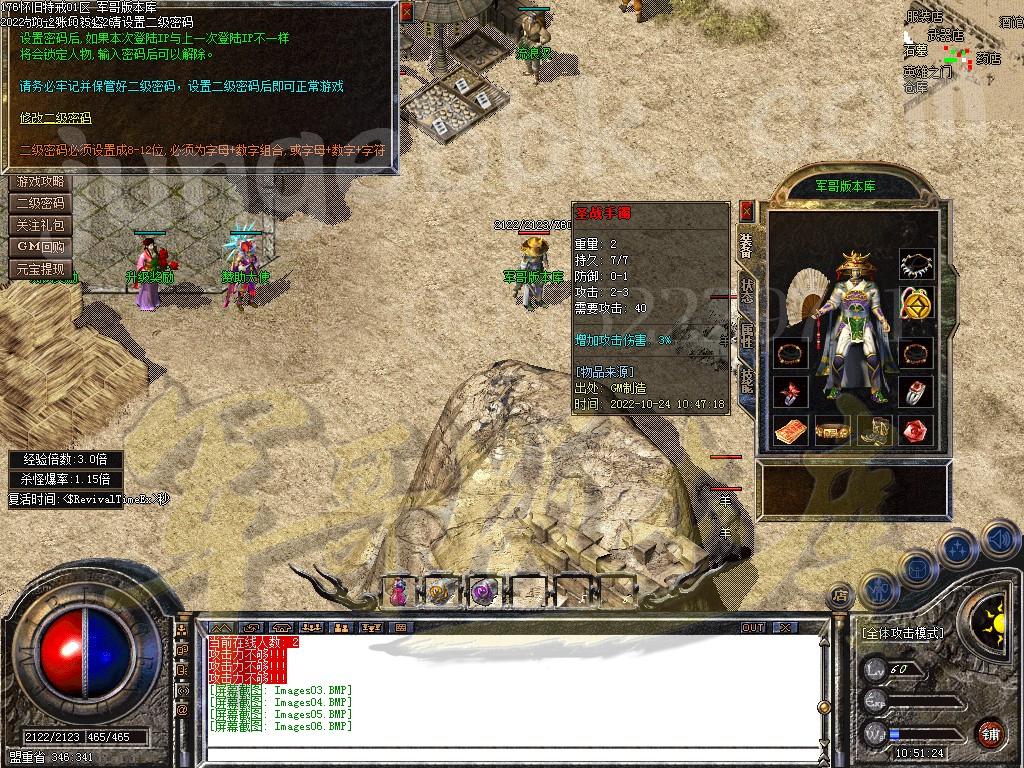Open the 二级密码 menu button

(x=41, y=203)
